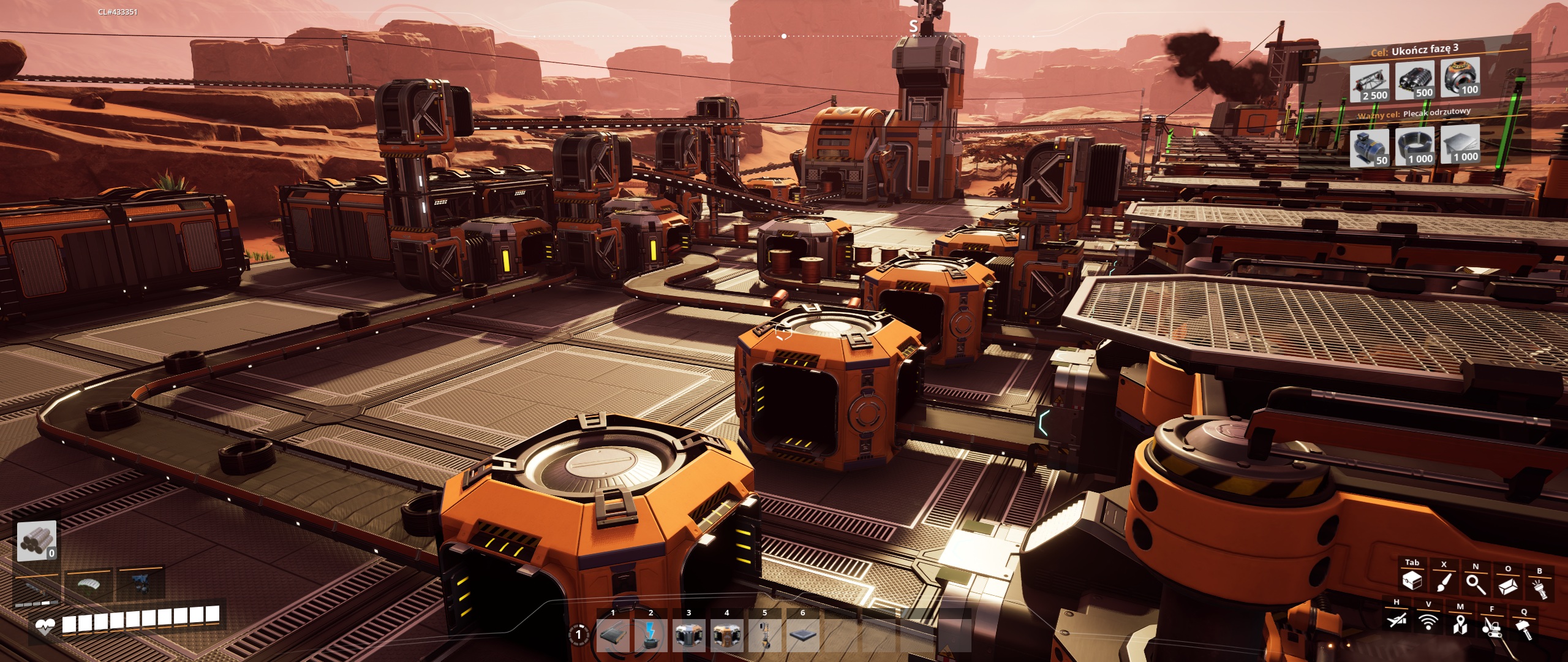Open the magnifying glass search

(x=1476, y=584)
